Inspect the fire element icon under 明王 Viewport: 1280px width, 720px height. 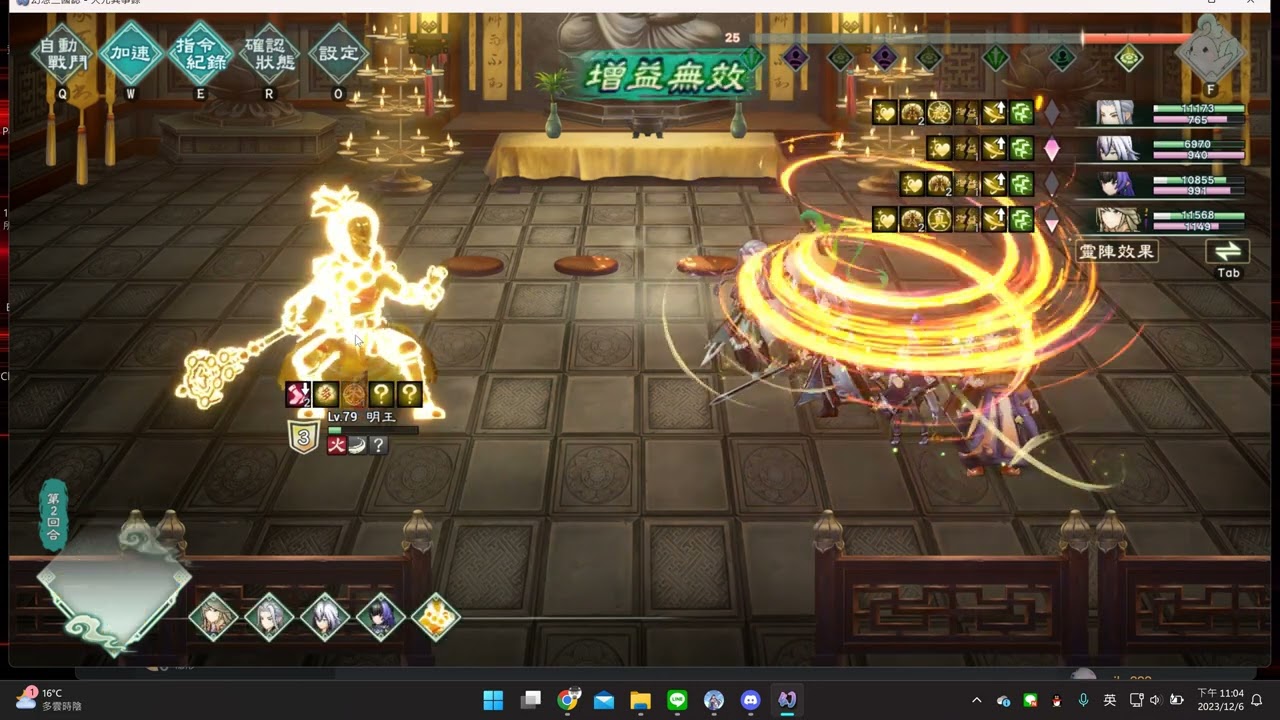[336, 445]
